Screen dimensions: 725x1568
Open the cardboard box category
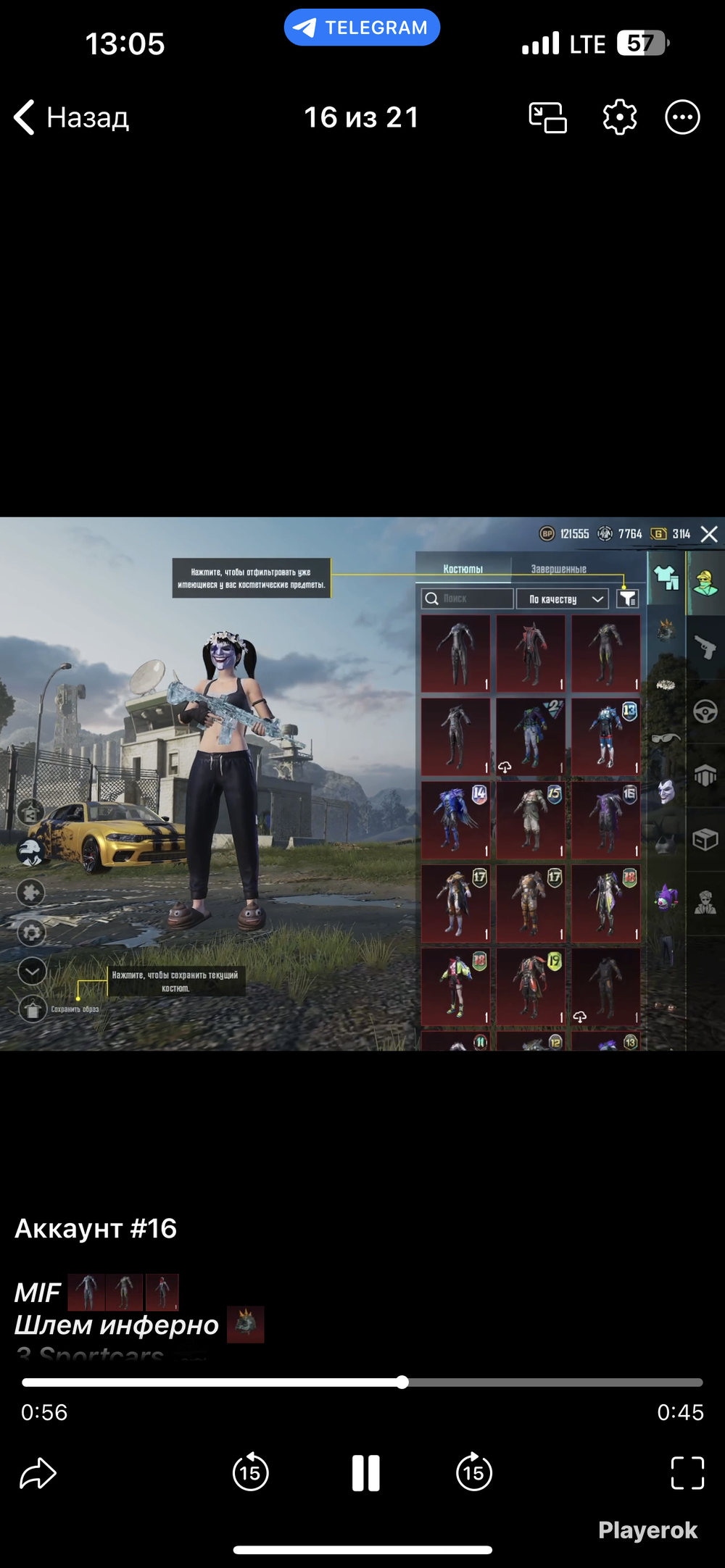(x=705, y=840)
